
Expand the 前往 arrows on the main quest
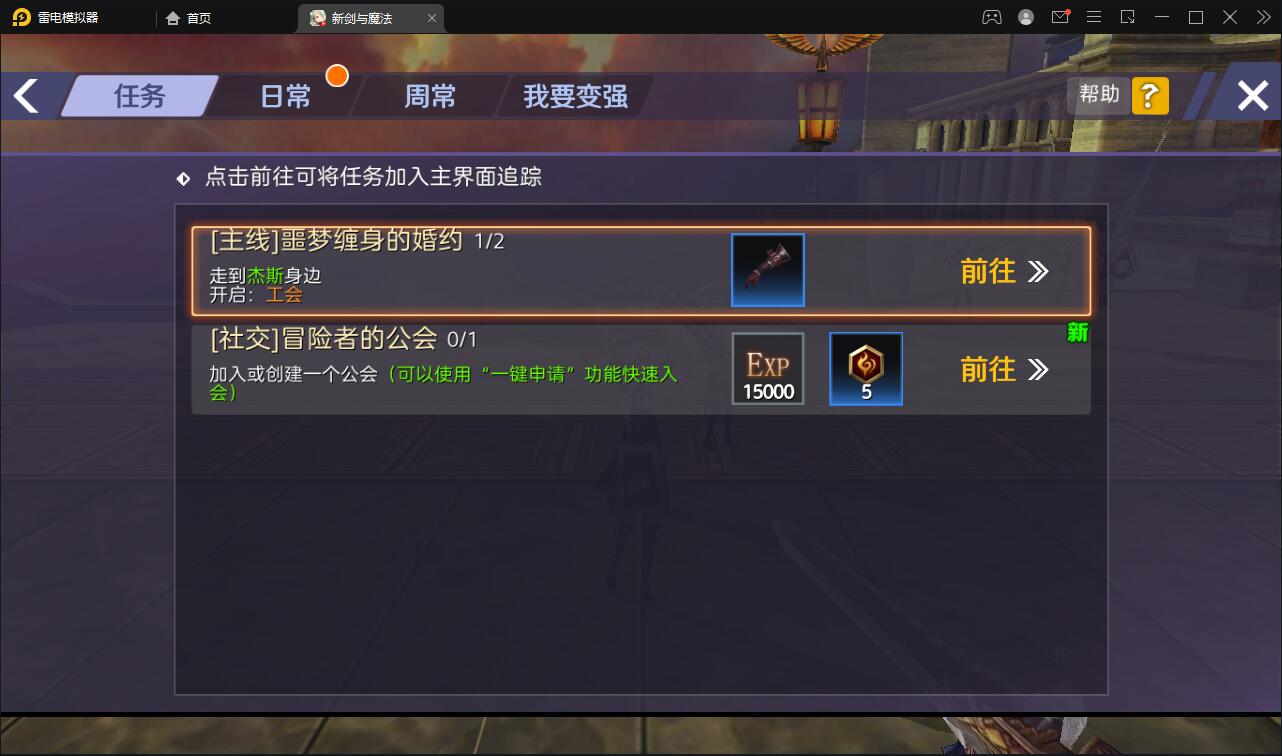(1037, 270)
